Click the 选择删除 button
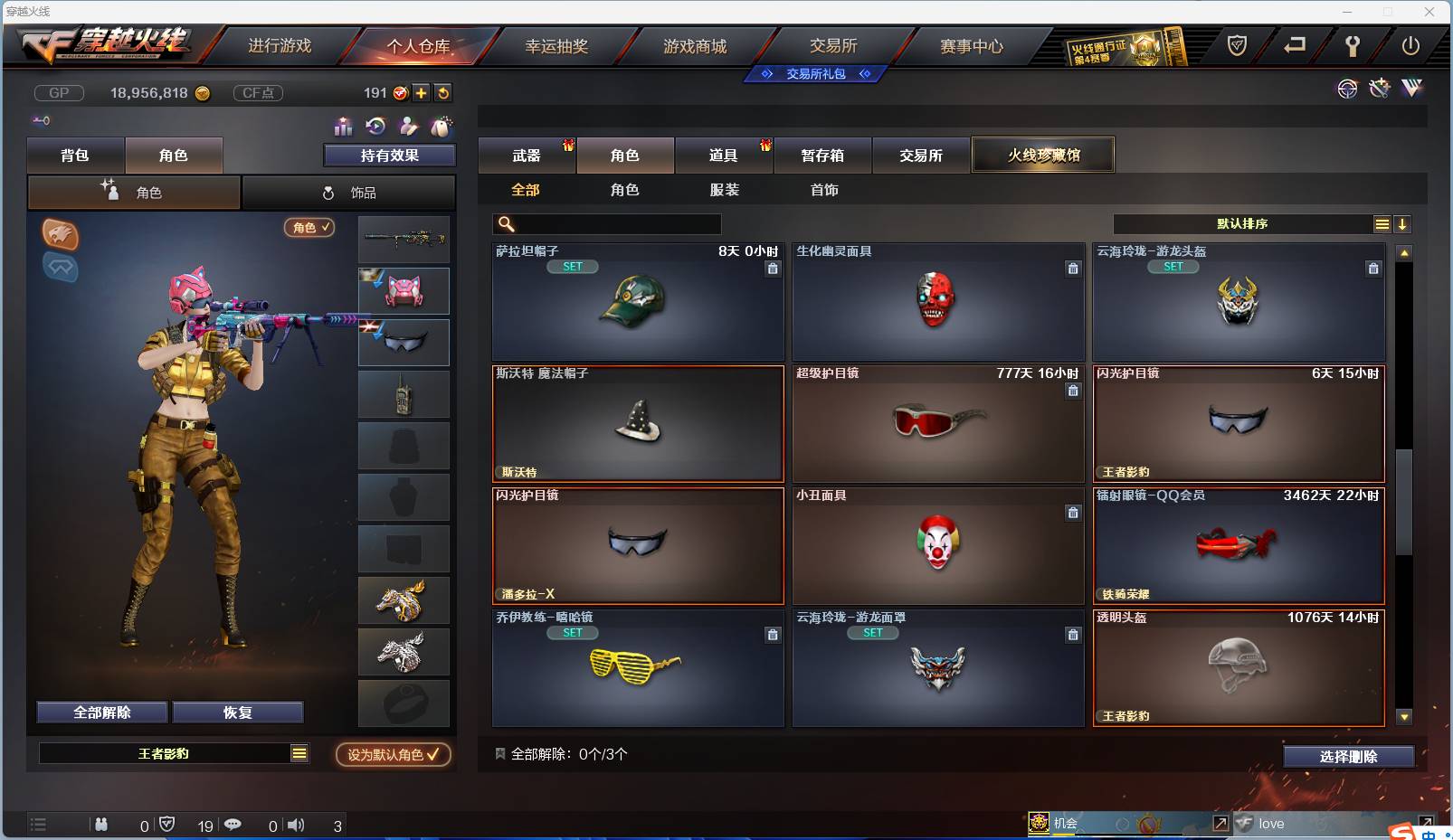1453x840 pixels. coord(1351,756)
